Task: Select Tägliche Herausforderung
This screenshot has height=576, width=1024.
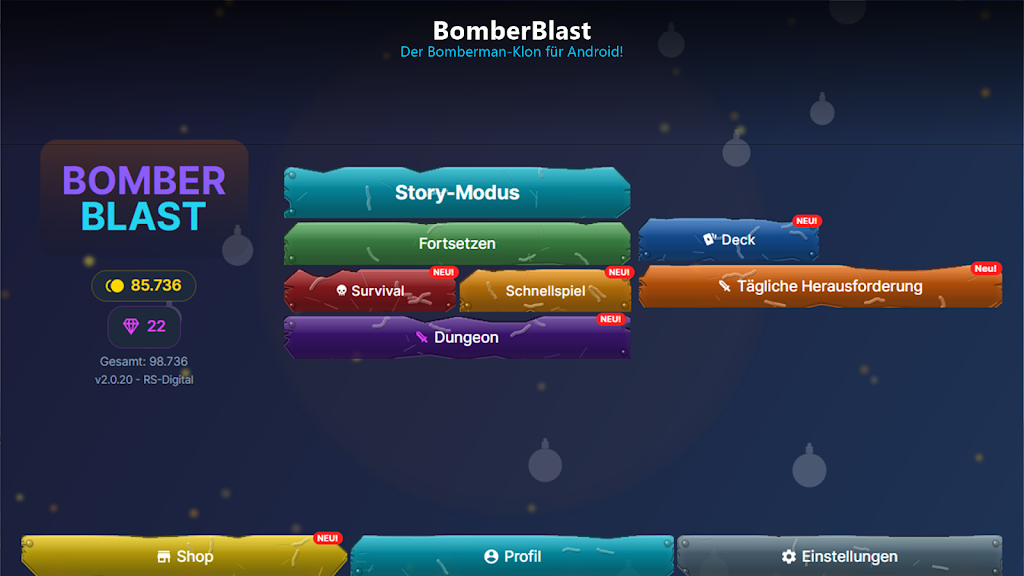Action: point(820,286)
